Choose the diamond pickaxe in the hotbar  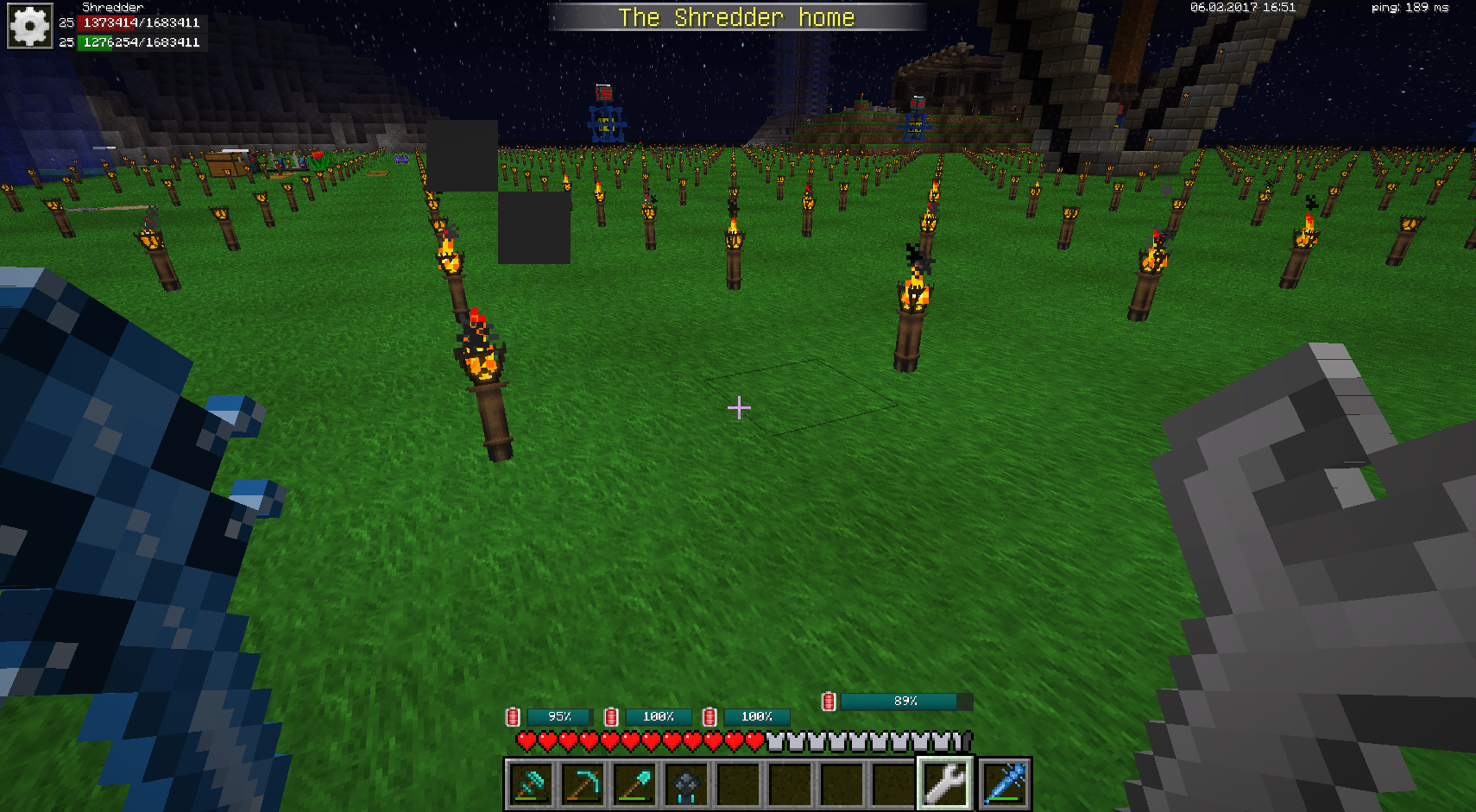(583, 784)
